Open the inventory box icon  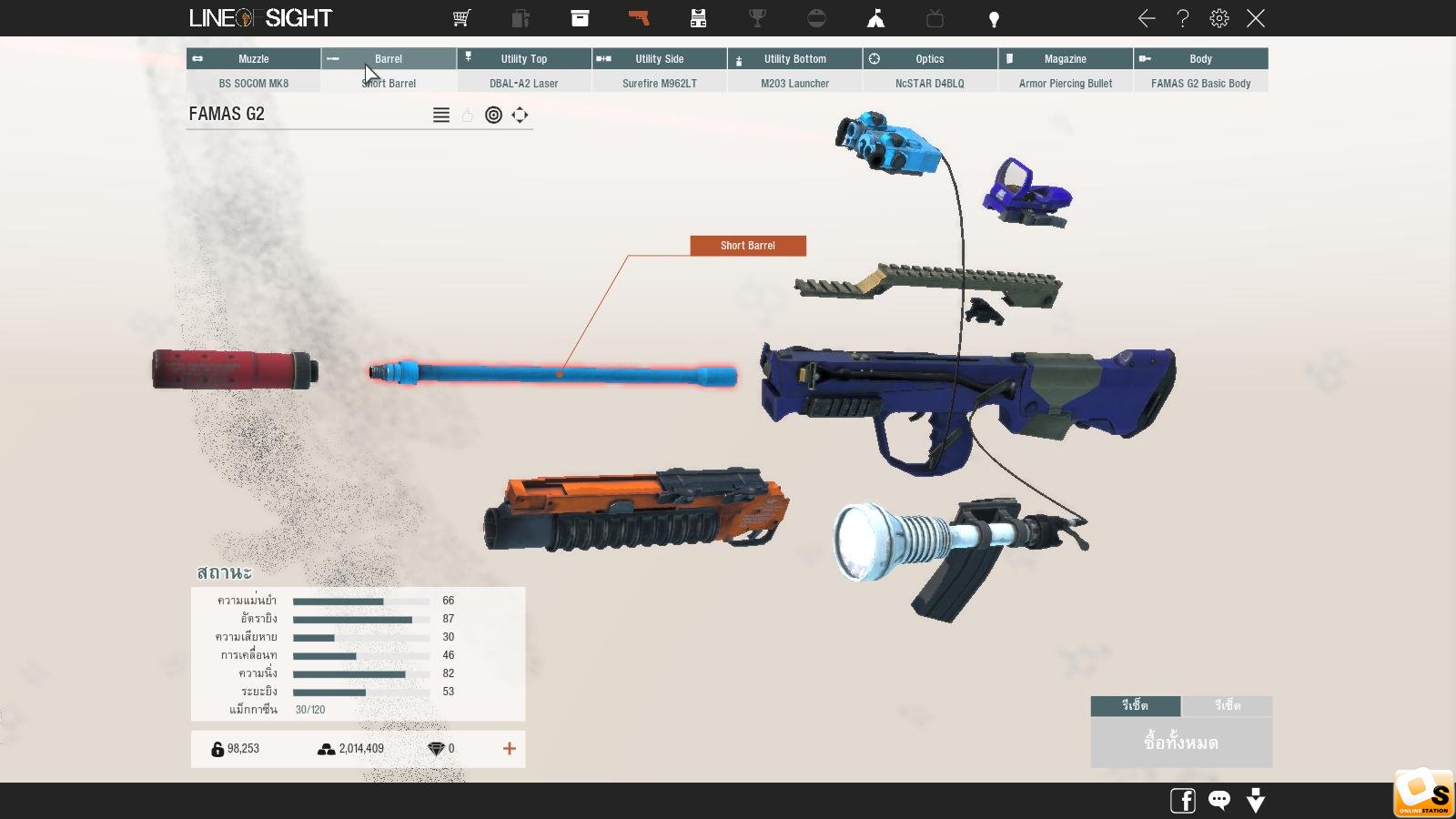tap(580, 18)
